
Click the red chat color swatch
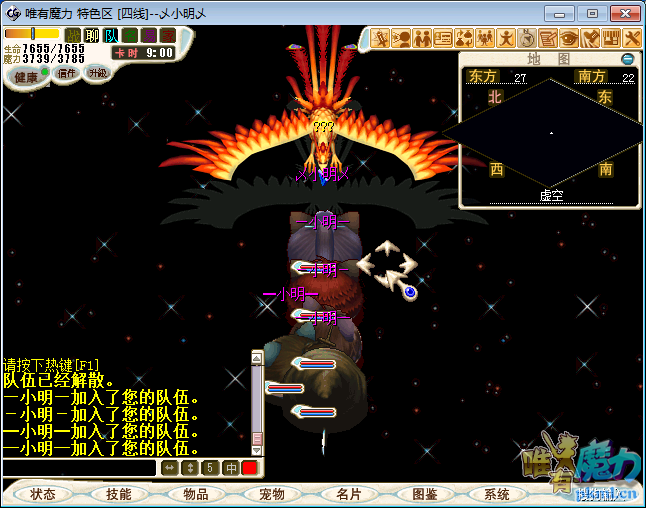249,468
